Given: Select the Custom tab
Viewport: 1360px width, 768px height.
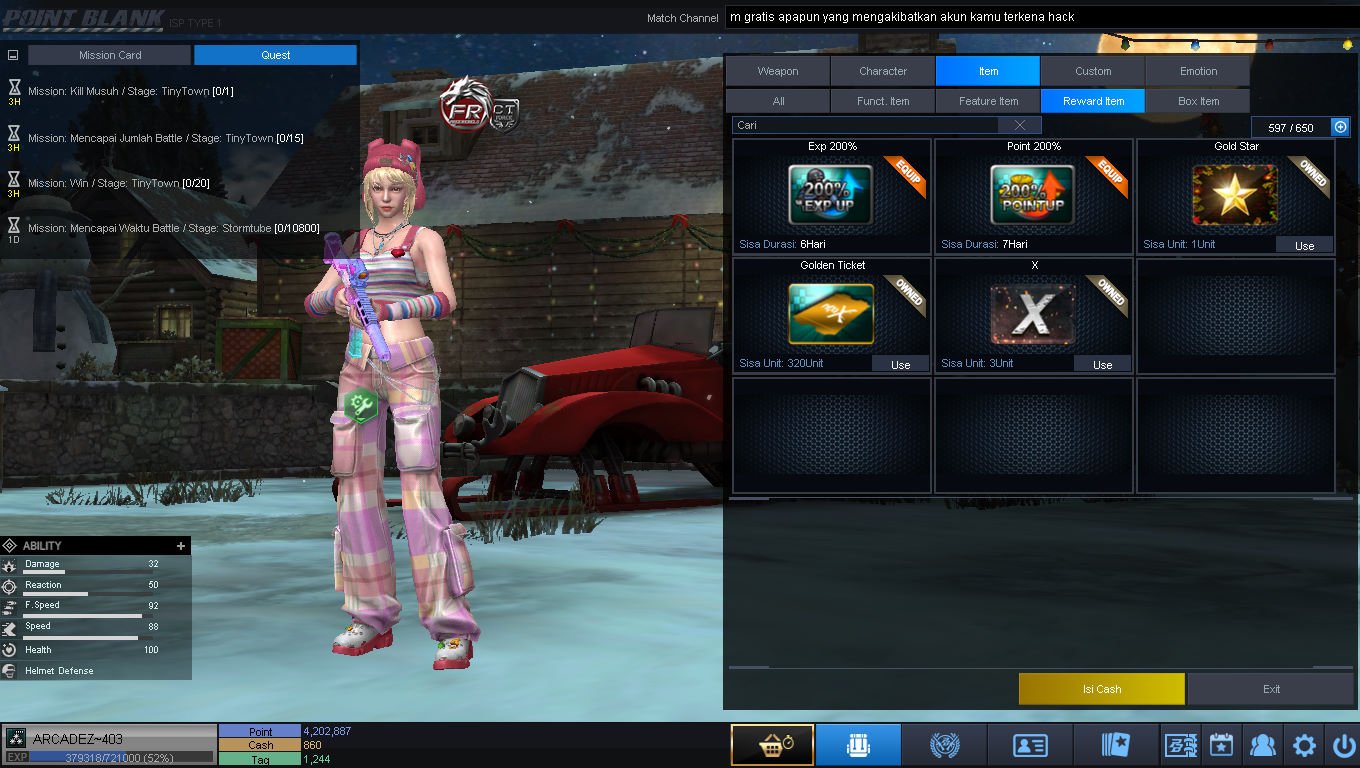Looking at the screenshot, I should pyautogui.click(x=1093, y=71).
